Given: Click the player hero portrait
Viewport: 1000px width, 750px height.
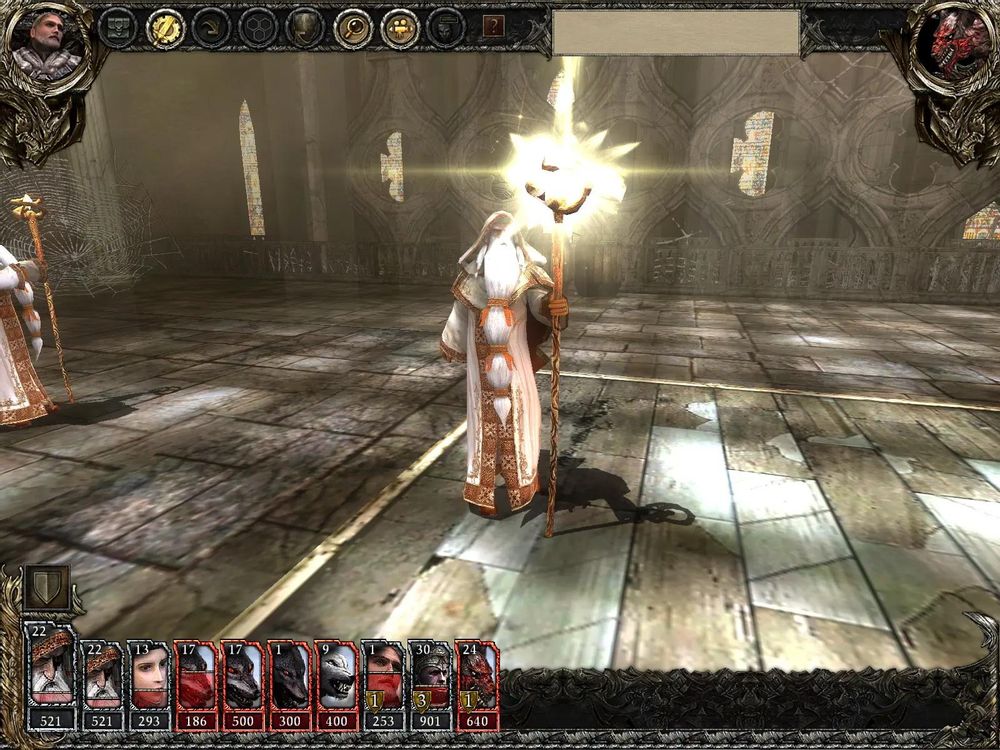Looking at the screenshot, I should (47, 44).
